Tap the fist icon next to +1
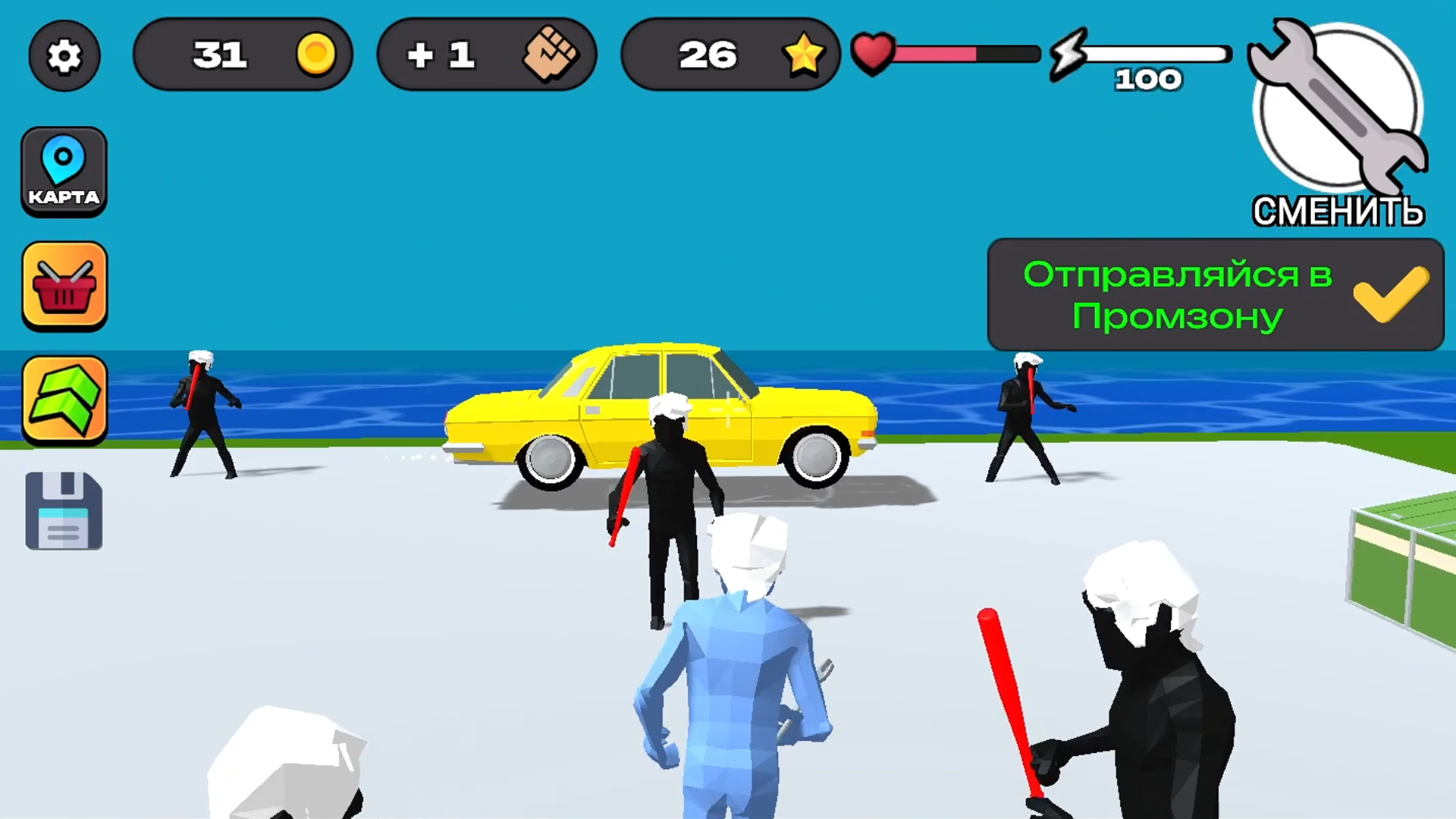1456x819 pixels. click(551, 55)
